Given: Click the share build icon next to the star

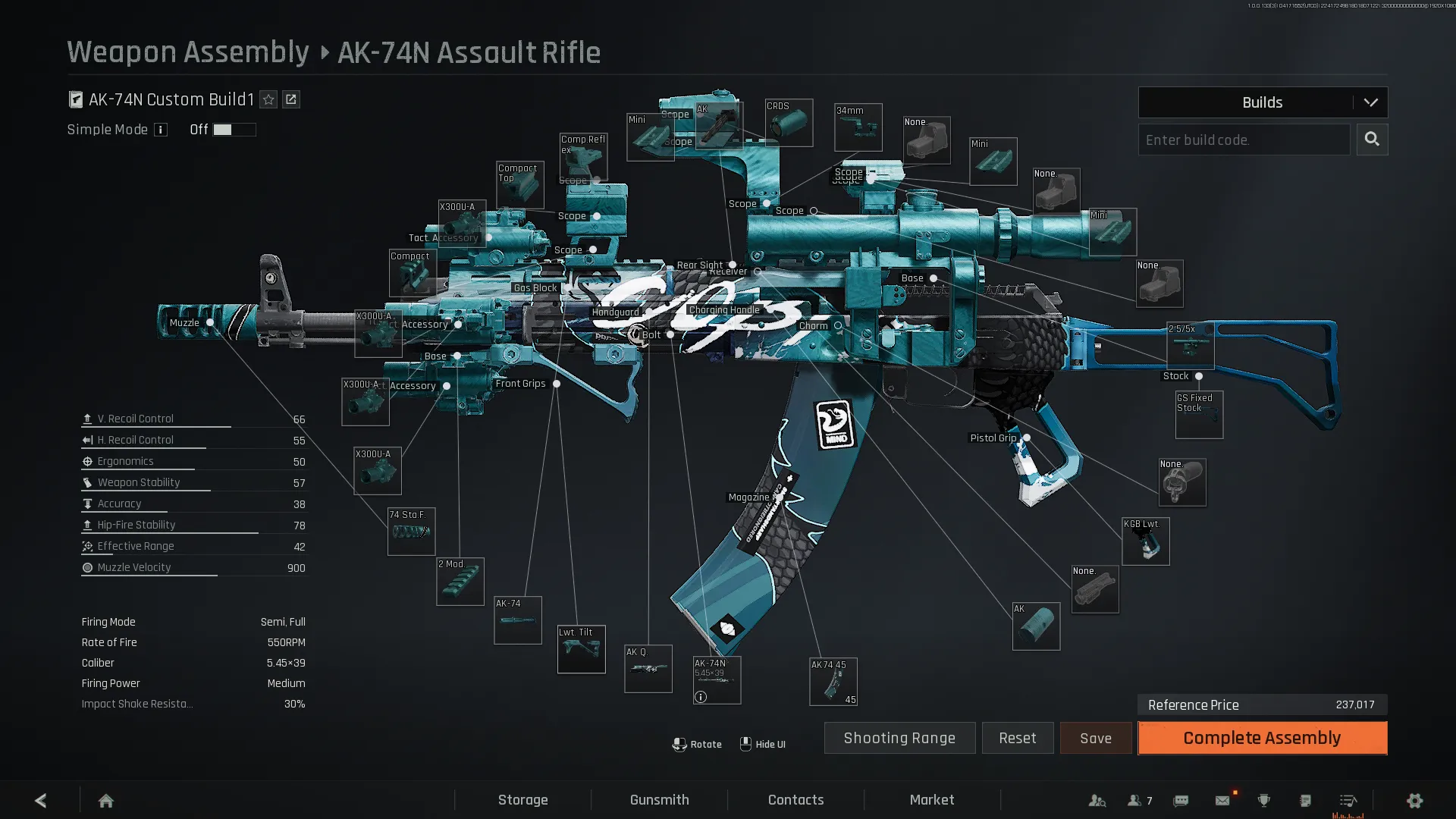Looking at the screenshot, I should click(291, 99).
